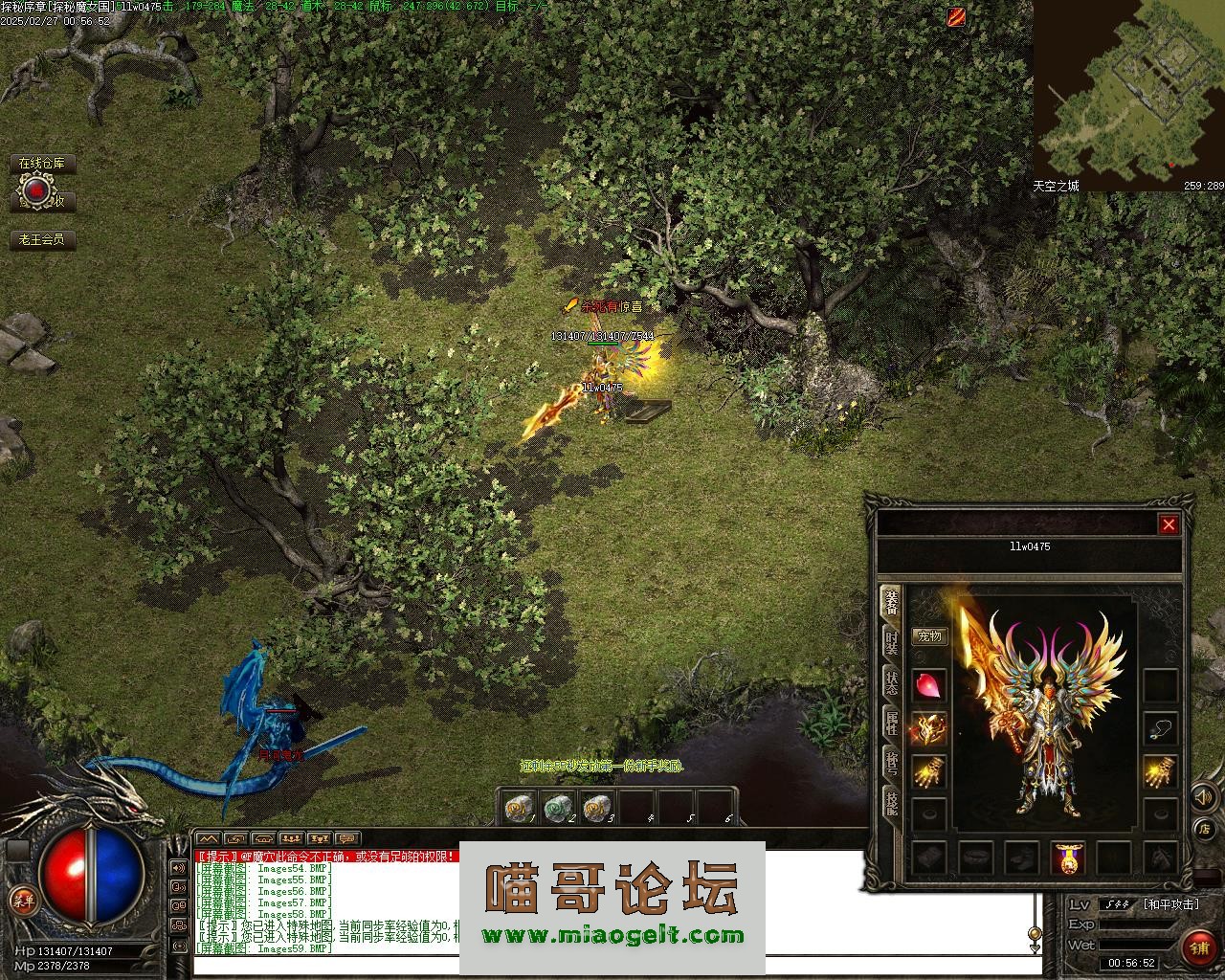Click the small round 店 store button
The height and width of the screenshot is (980, 1225).
point(1204,829)
